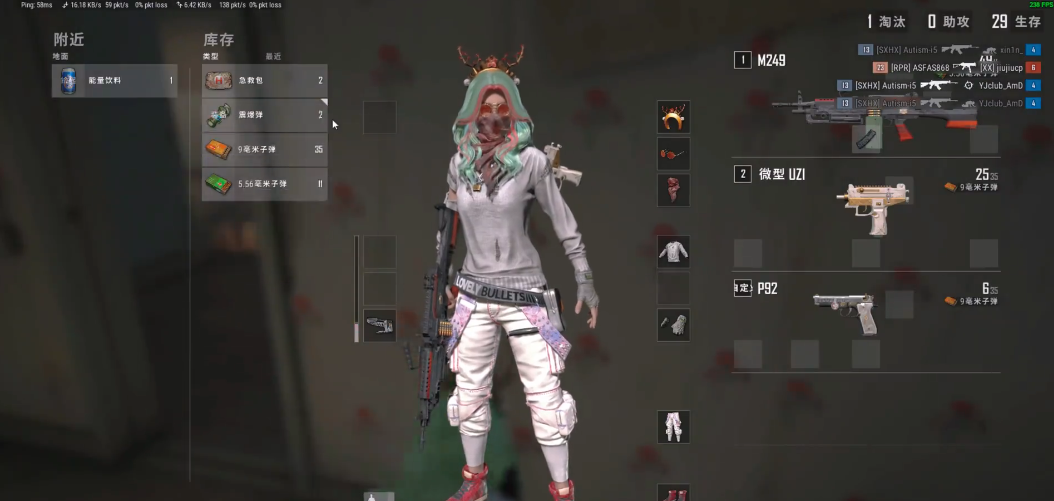Screen dimensions: 1054x501
Task: Sort inventory by 最近 (recent)
Action: coord(273,57)
